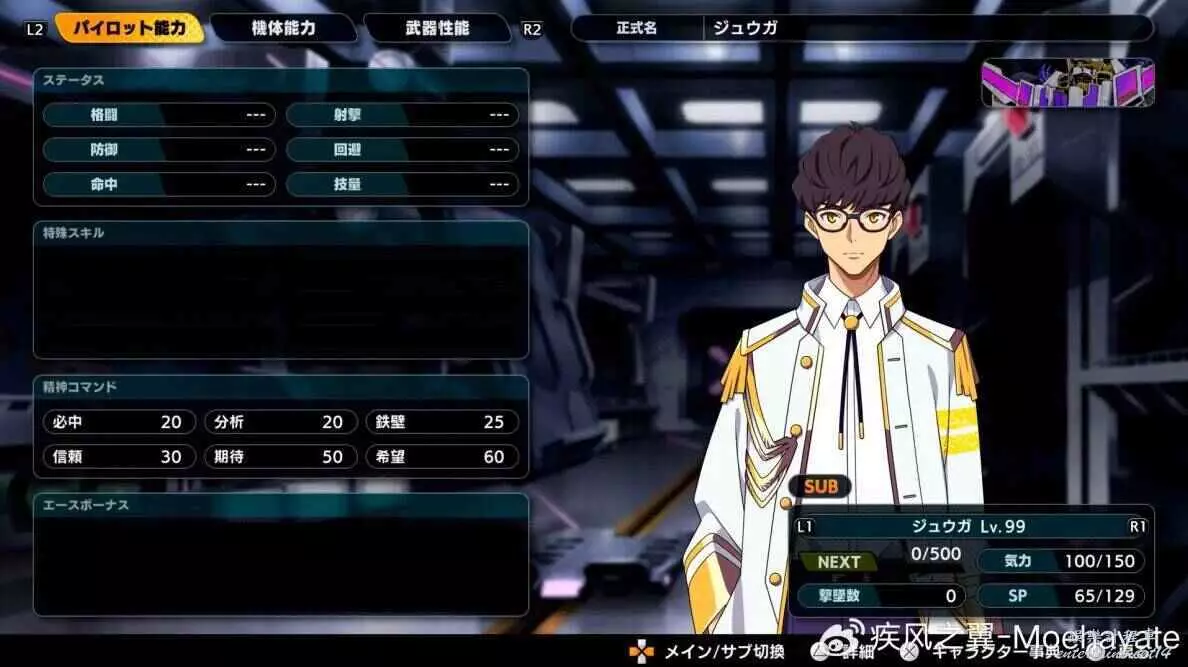Switch to the パイロット能力 tab
The height and width of the screenshot is (667, 1188).
tap(129, 28)
